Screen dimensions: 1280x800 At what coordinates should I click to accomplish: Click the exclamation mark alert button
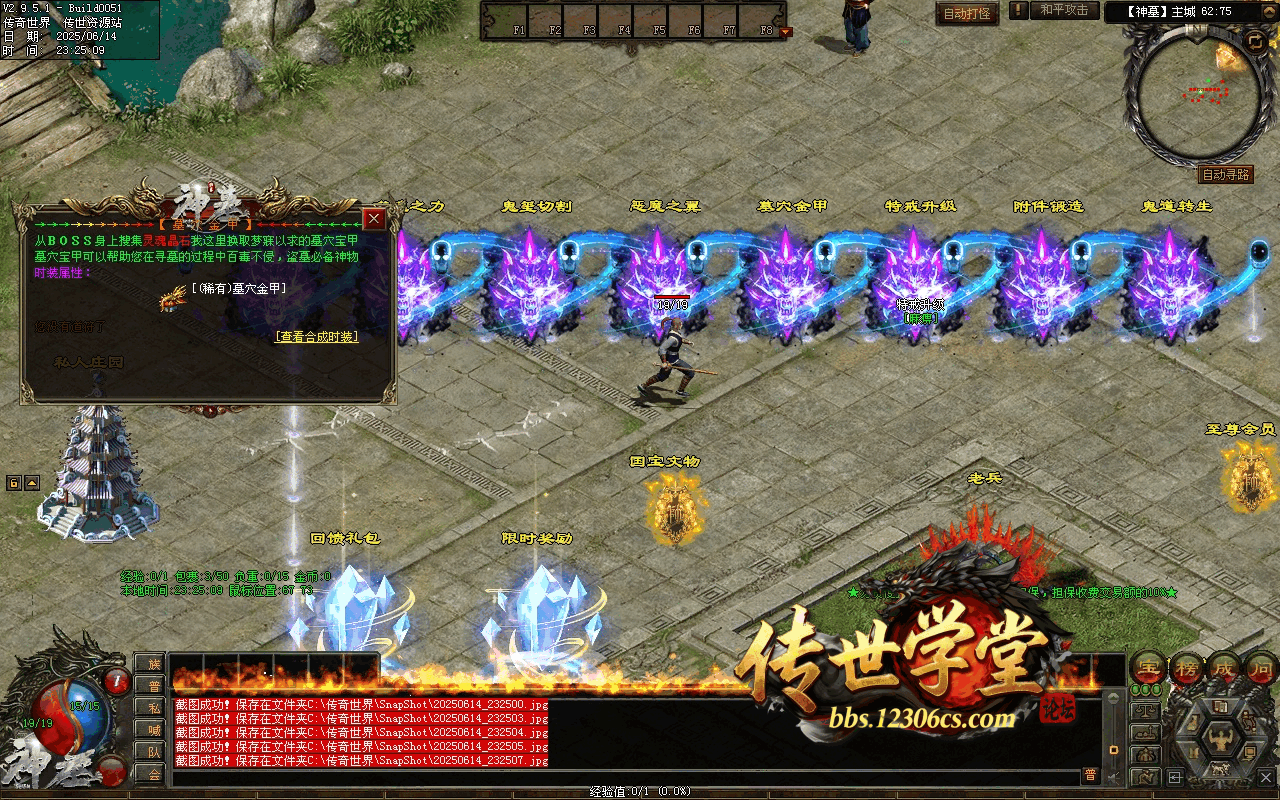coord(1018,11)
